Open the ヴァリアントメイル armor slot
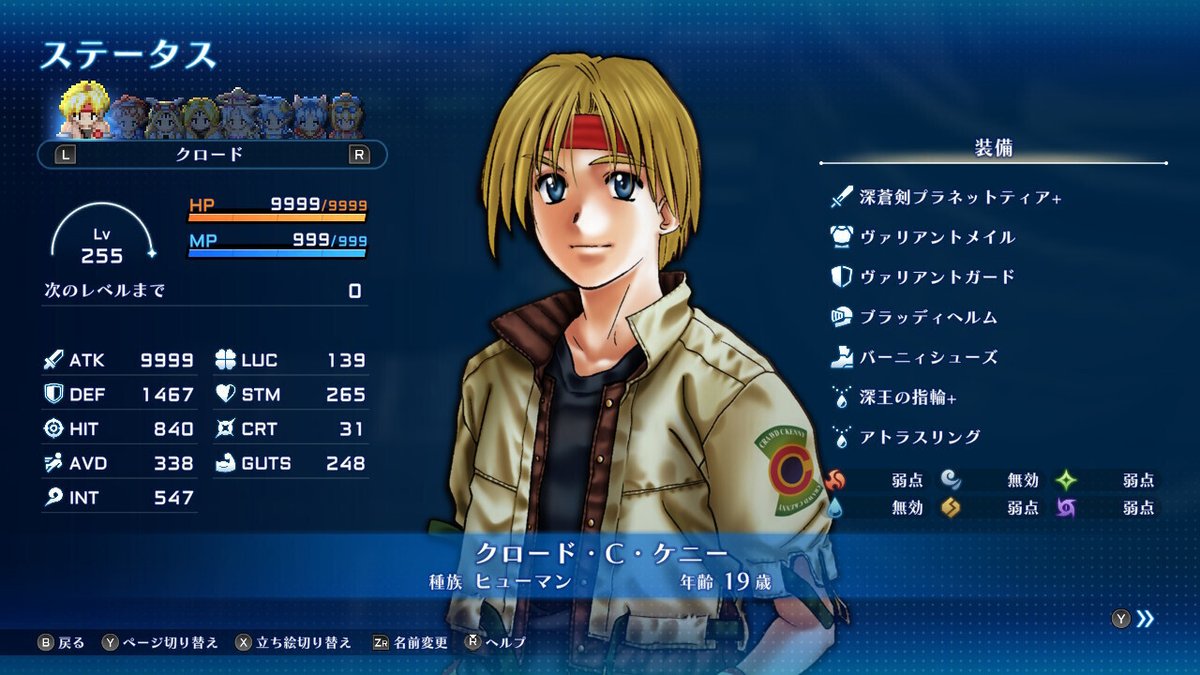The width and height of the screenshot is (1200, 675). pyautogui.click(x=937, y=237)
